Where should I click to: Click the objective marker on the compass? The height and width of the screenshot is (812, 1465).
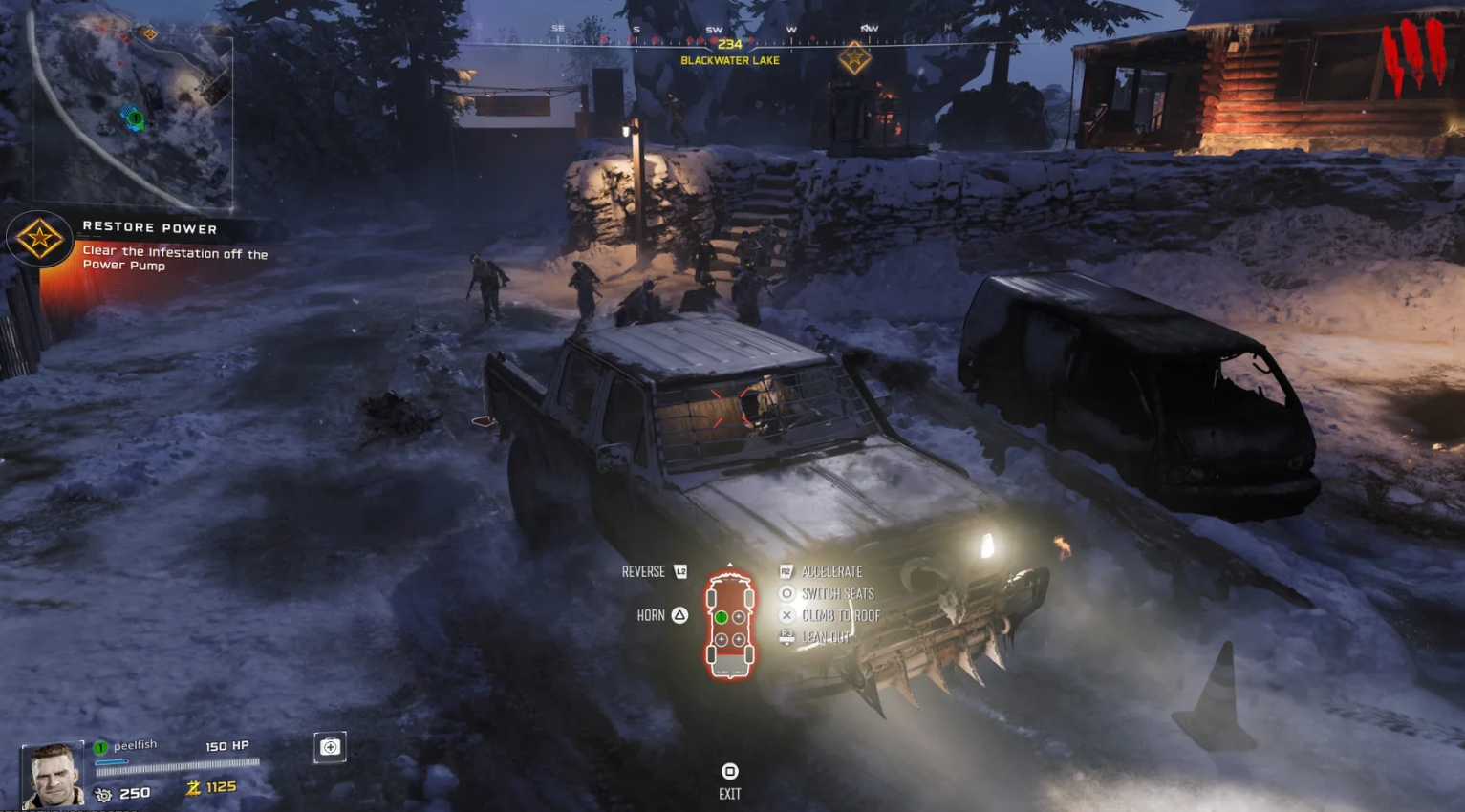pyautogui.click(x=853, y=59)
